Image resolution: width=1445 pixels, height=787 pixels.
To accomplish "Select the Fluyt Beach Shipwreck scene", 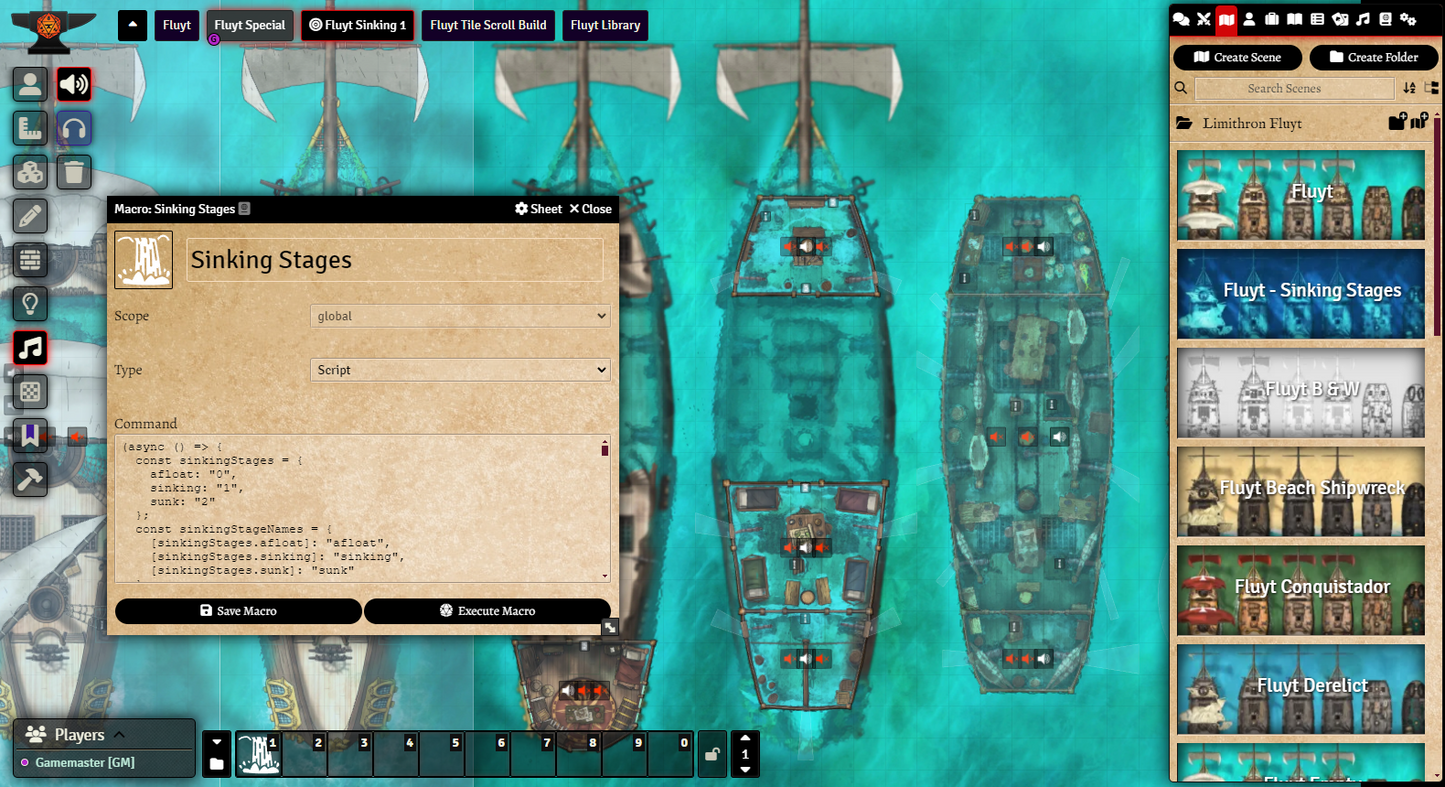I will (1300, 490).
